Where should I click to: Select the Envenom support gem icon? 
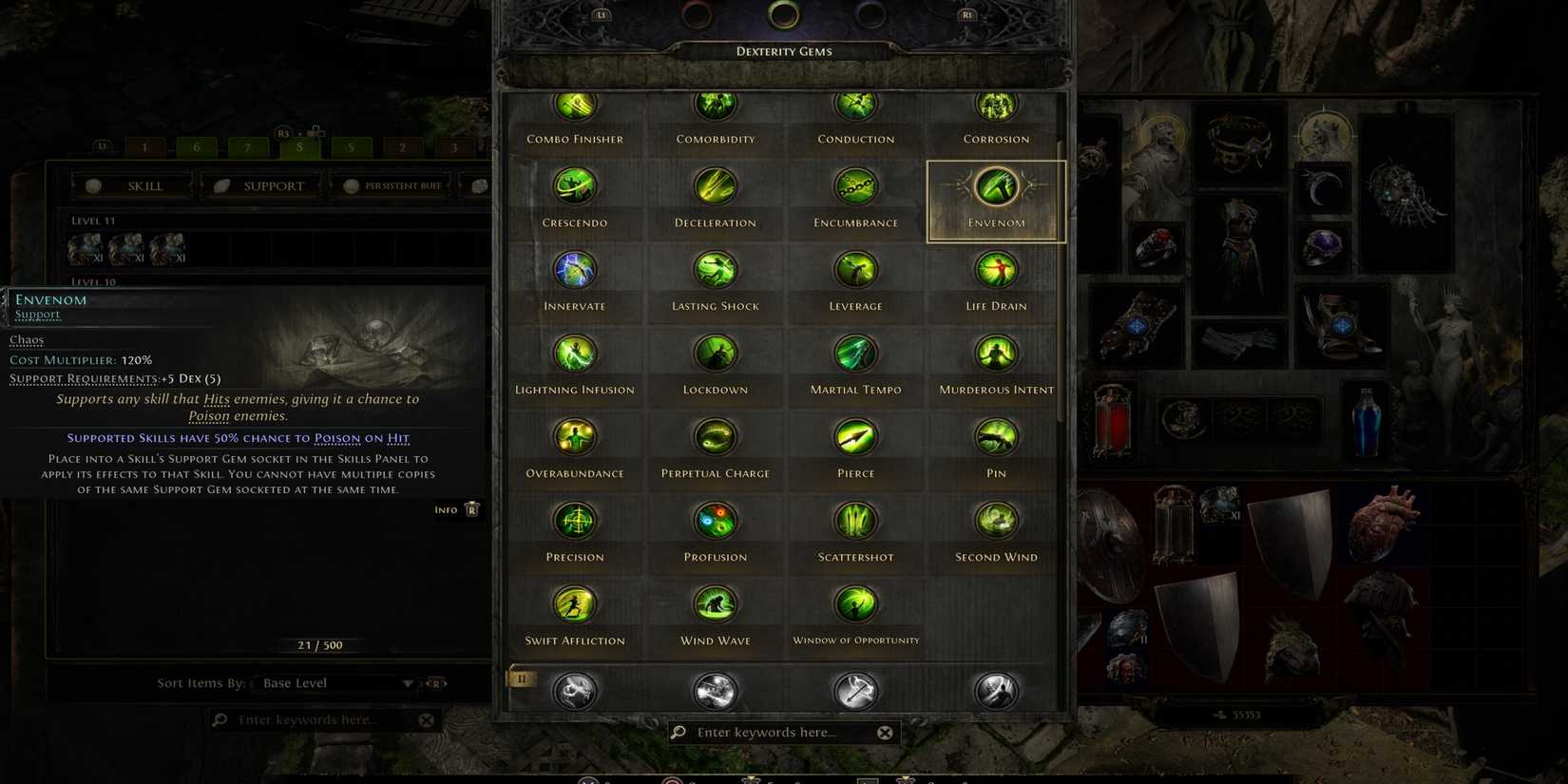(x=995, y=187)
